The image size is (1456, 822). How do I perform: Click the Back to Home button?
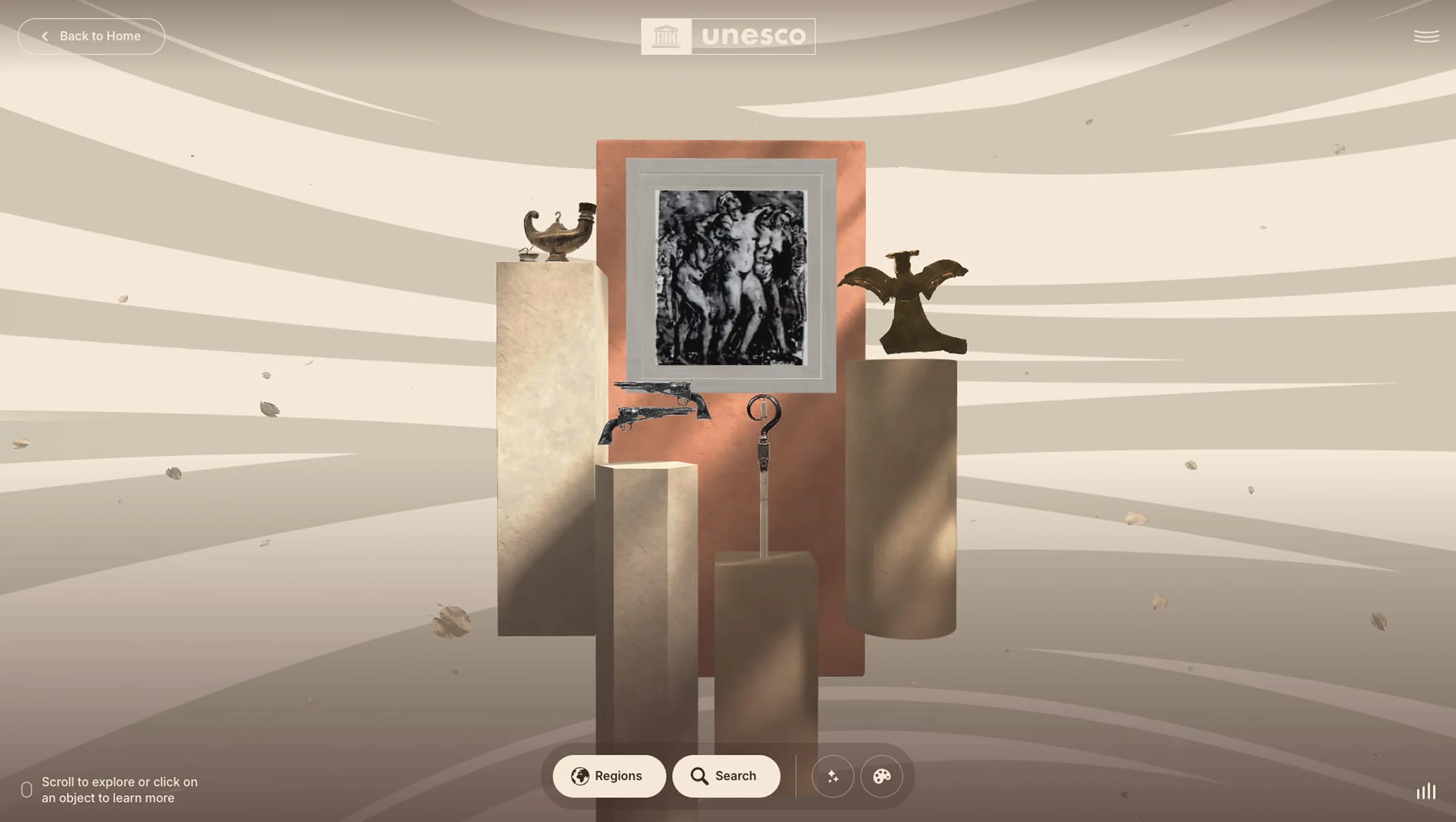coord(91,36)
